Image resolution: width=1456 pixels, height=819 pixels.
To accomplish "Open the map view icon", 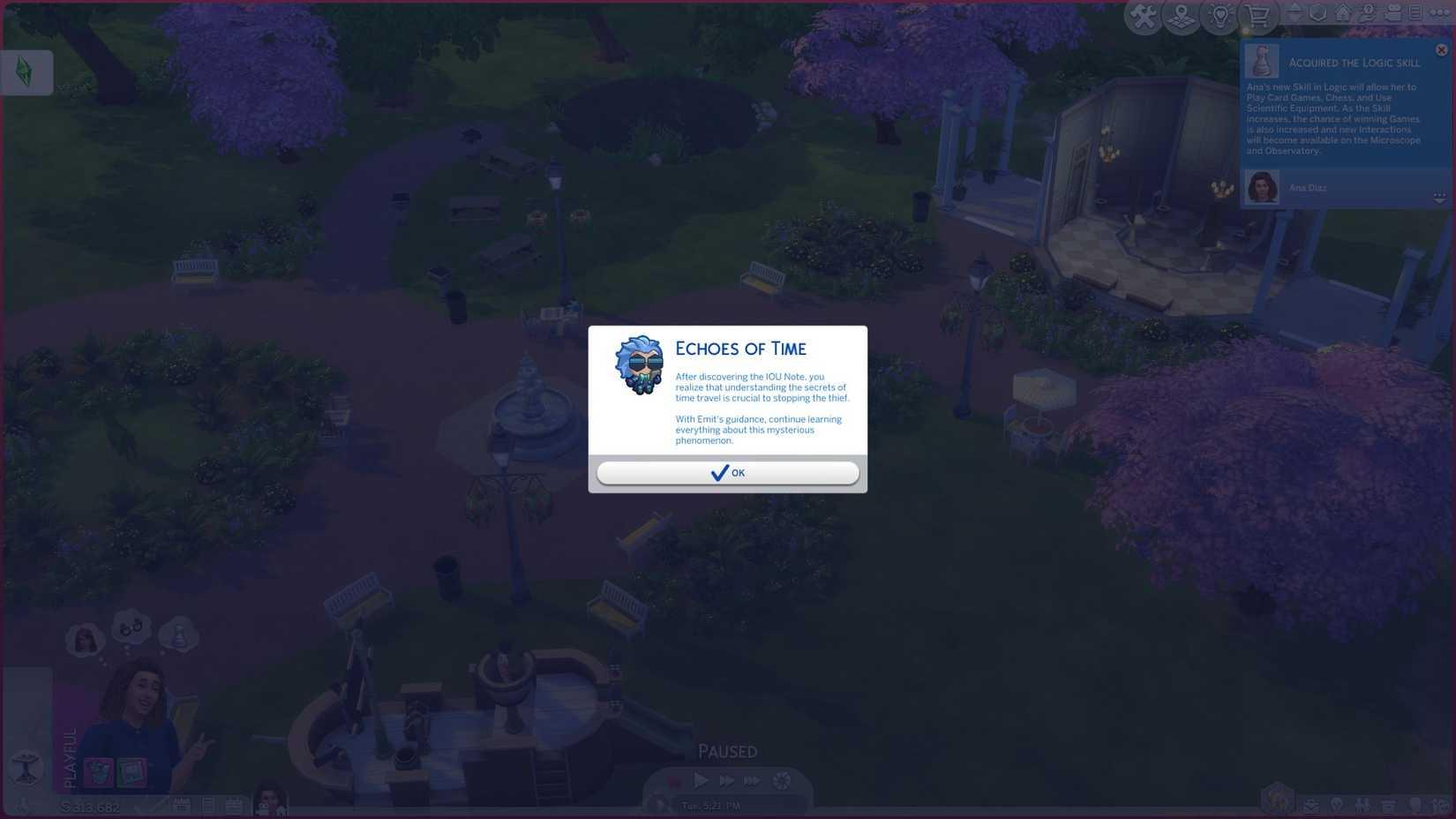I will tap(1181, 15).
